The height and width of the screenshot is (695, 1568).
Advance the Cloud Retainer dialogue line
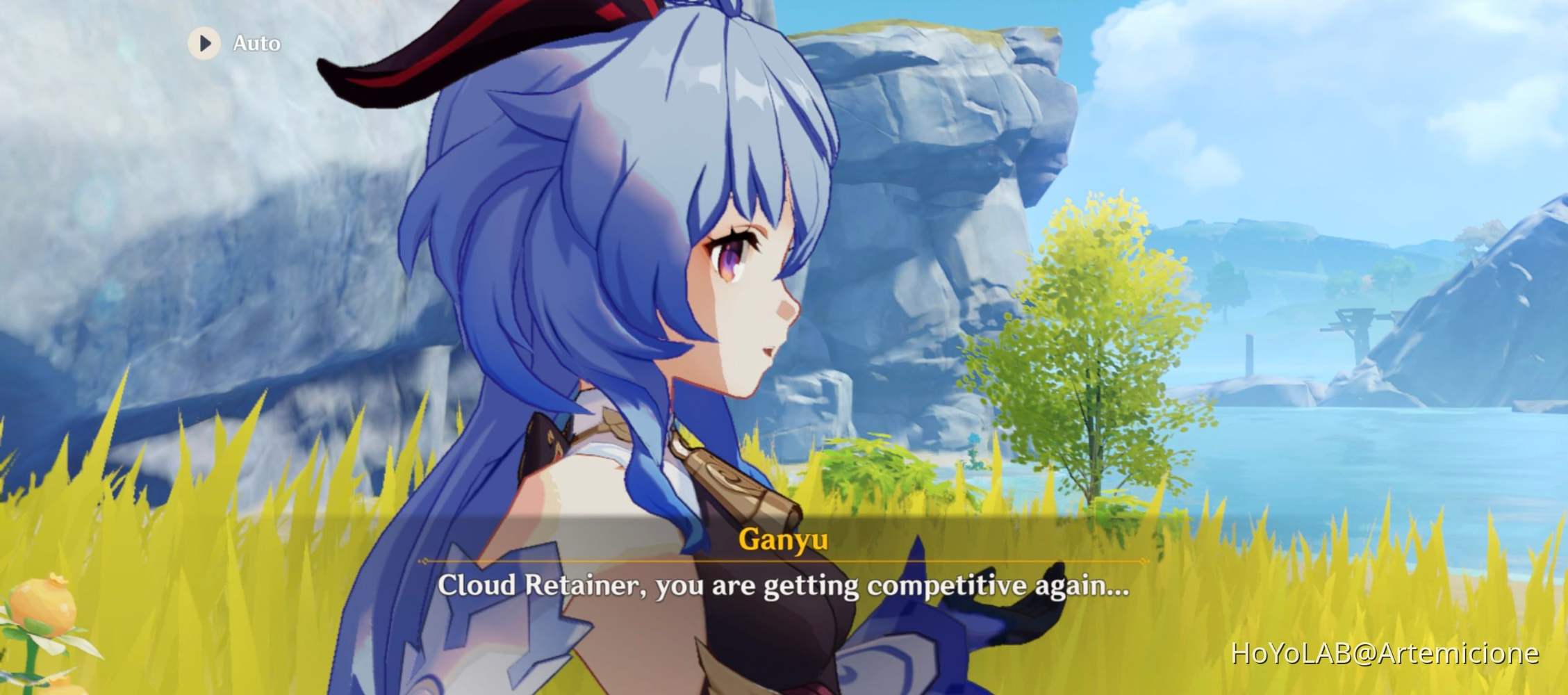(x=784, y=587)
